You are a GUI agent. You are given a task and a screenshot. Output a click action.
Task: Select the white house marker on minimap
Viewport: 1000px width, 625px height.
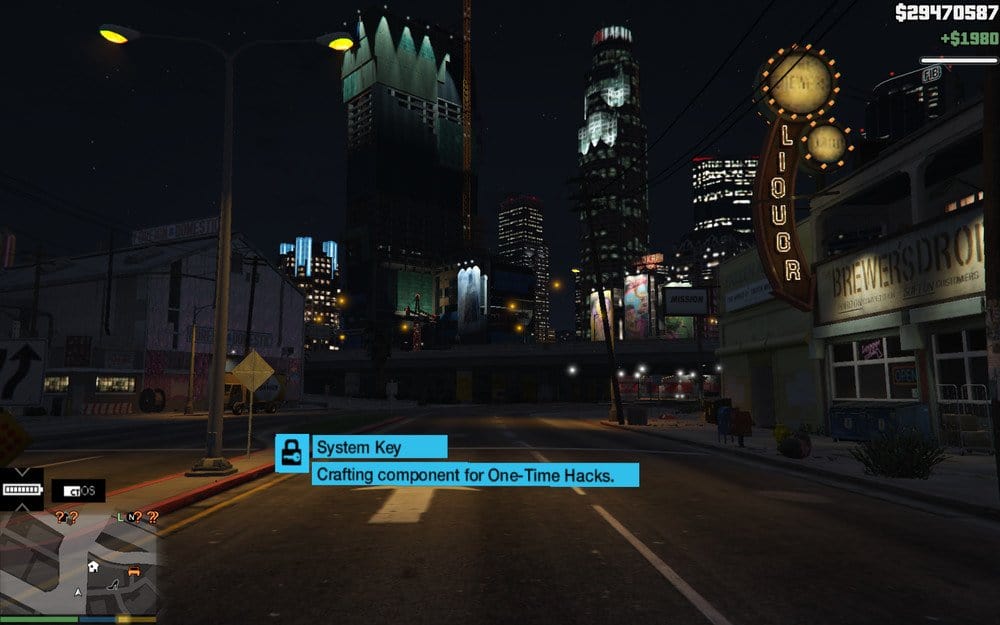coord(92,566)
